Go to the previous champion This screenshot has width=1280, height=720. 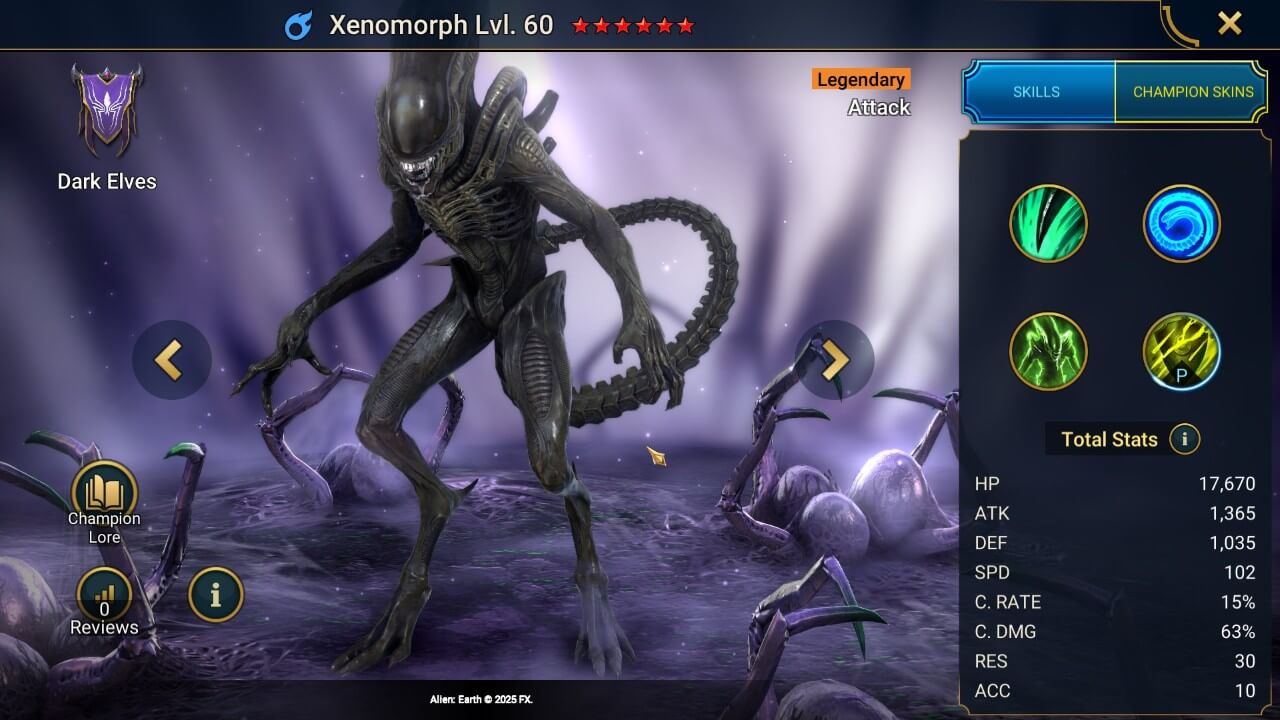coord(172,360)
